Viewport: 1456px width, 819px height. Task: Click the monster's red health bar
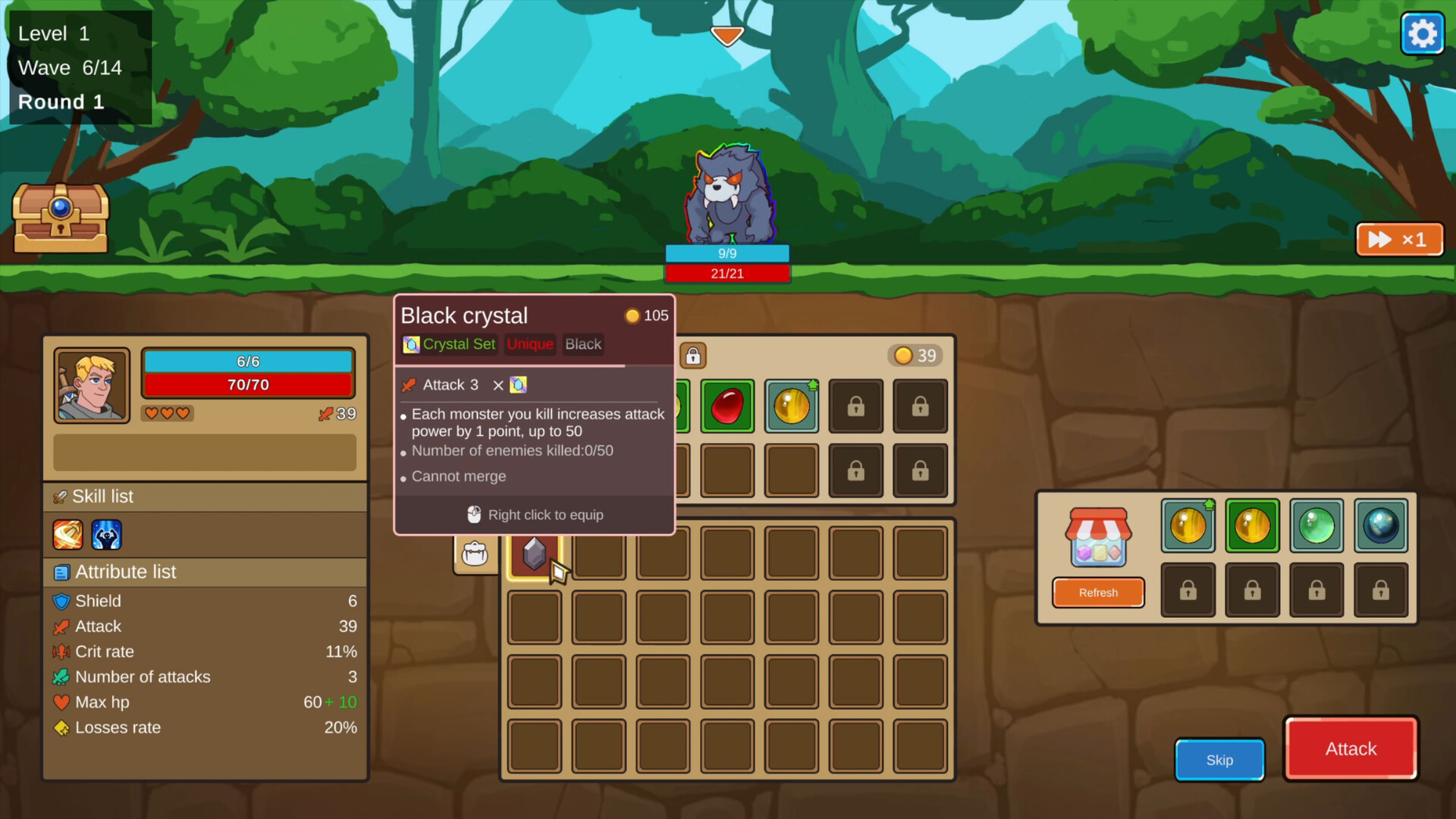click(727, 273)
